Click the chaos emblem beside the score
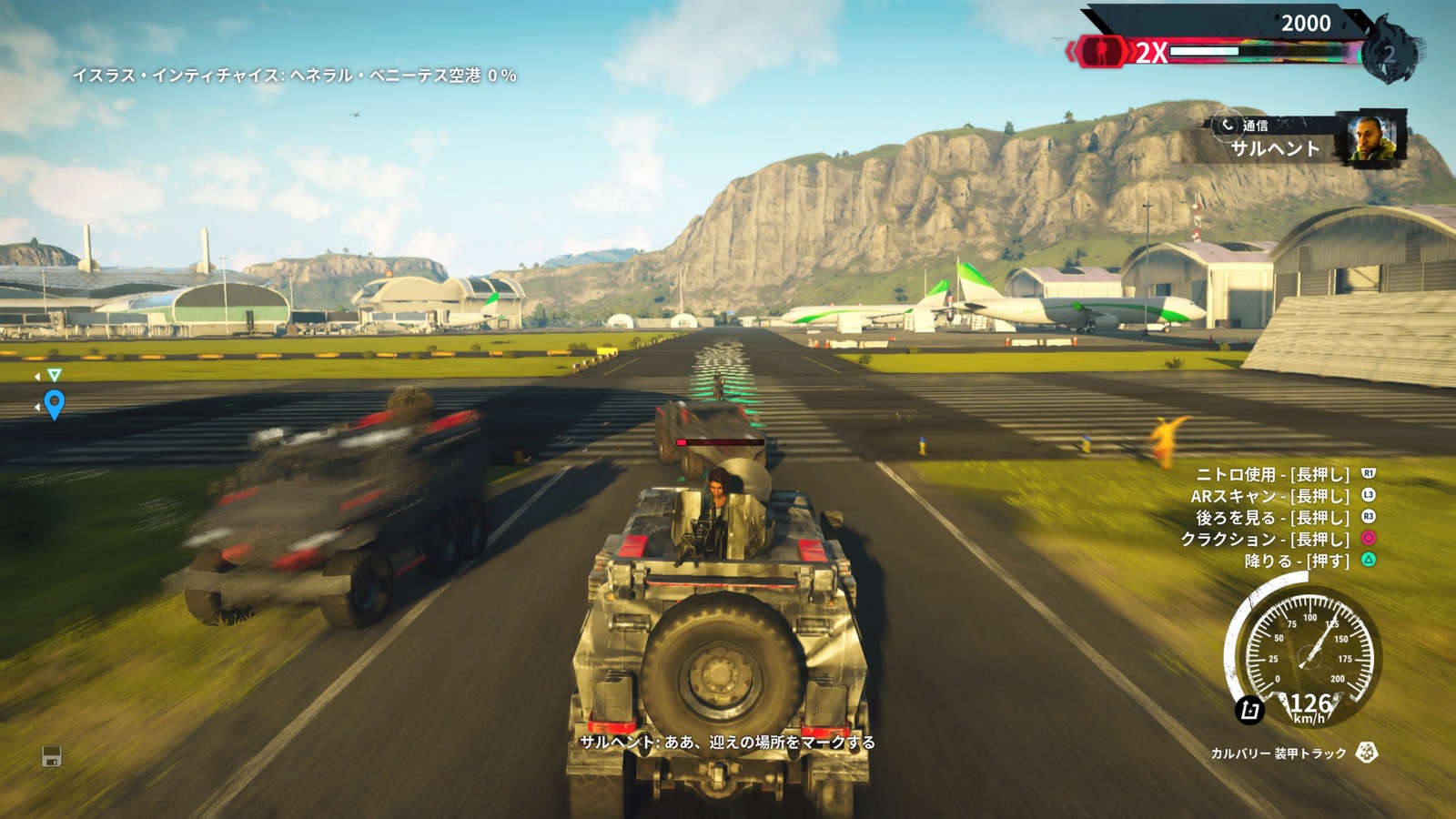The width and height of the screenshot is (1456, 819). click(1391, 52)
